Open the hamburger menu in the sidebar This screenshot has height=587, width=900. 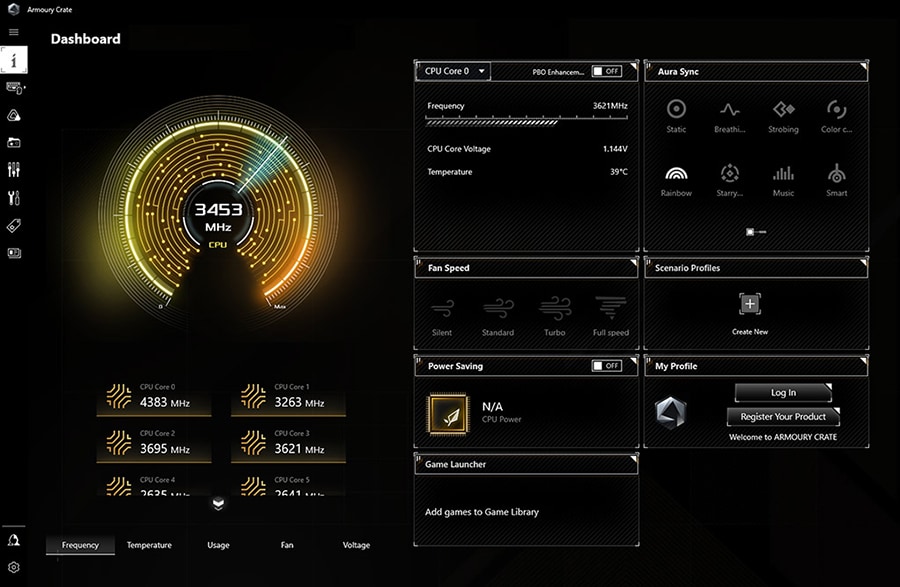point(14,32)
